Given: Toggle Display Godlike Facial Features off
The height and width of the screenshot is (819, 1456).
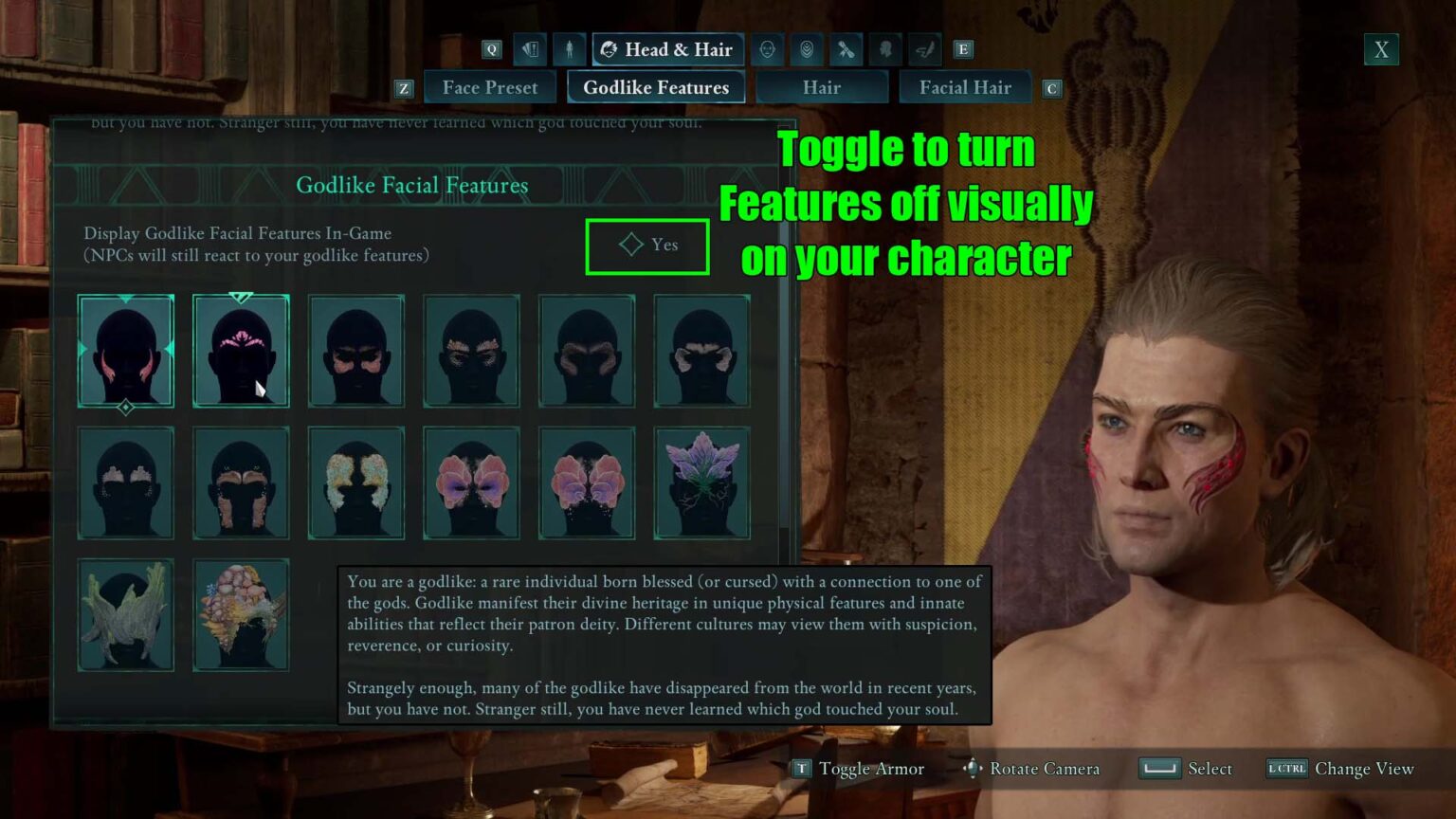Looking at the screenshot, I should click(x=647, y=246).
